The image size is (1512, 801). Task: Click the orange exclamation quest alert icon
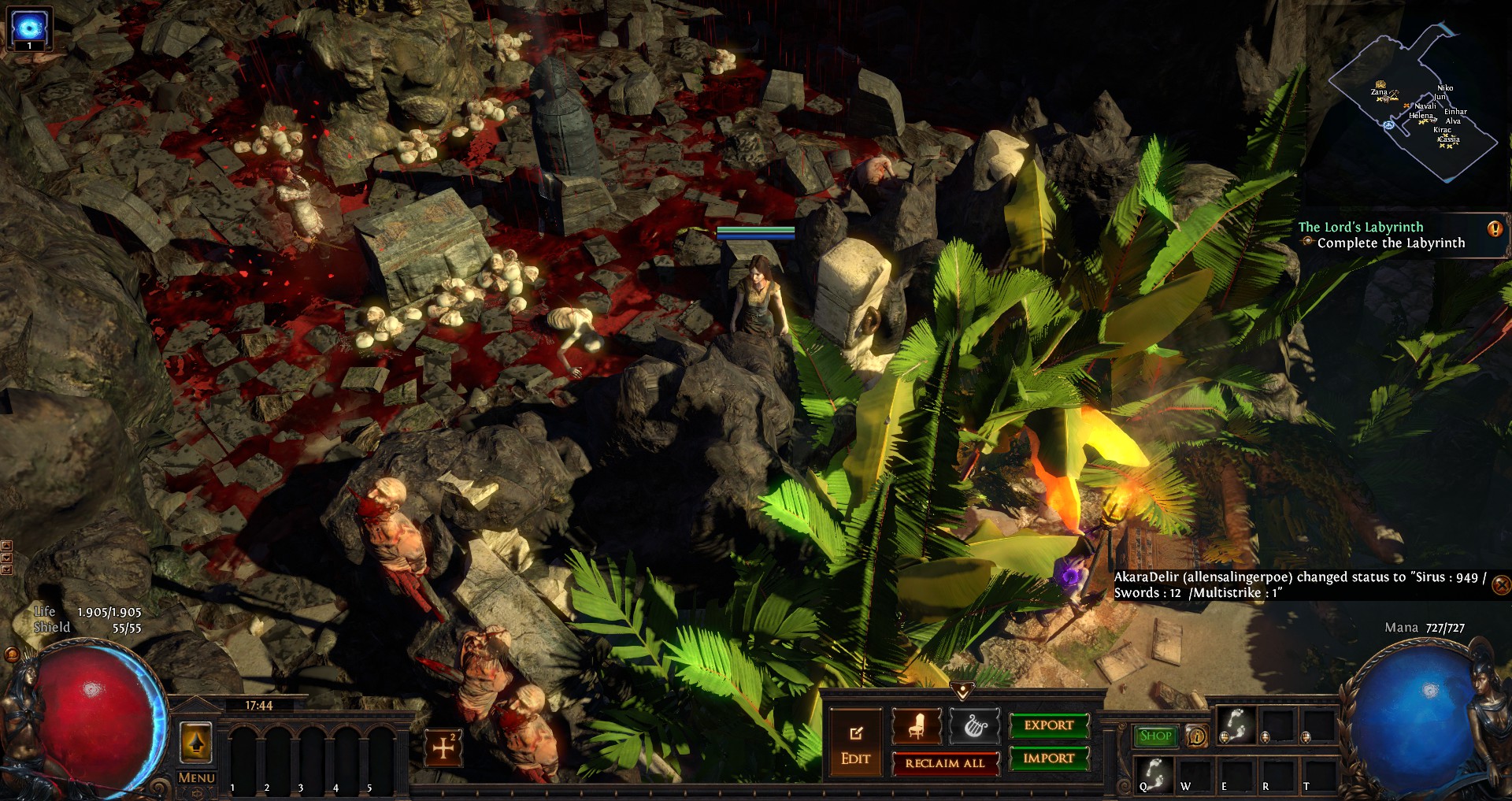tap(1495, 229)
